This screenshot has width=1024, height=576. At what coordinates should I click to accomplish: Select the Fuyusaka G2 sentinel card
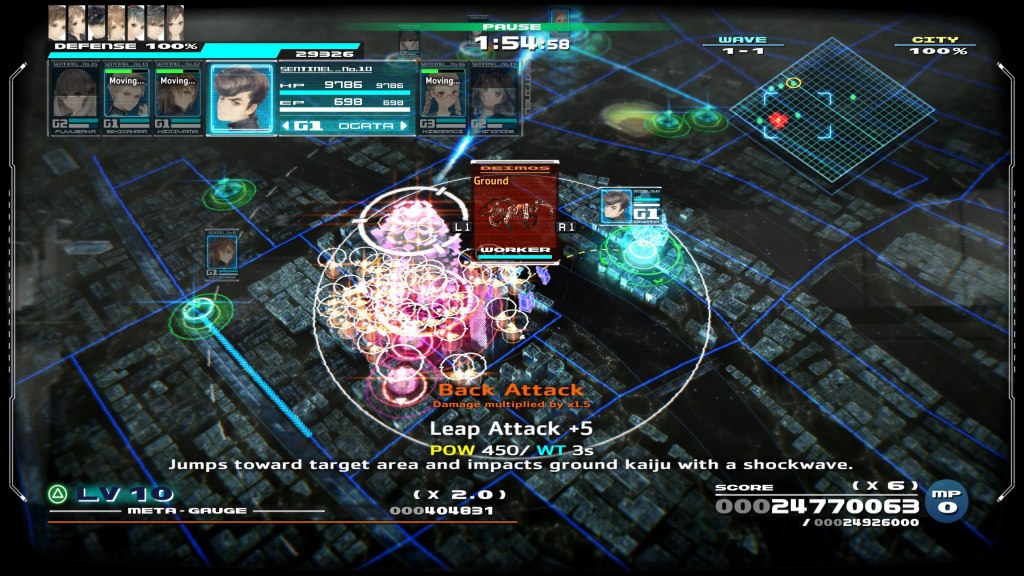pyautogui.click(x=76, y=98)
